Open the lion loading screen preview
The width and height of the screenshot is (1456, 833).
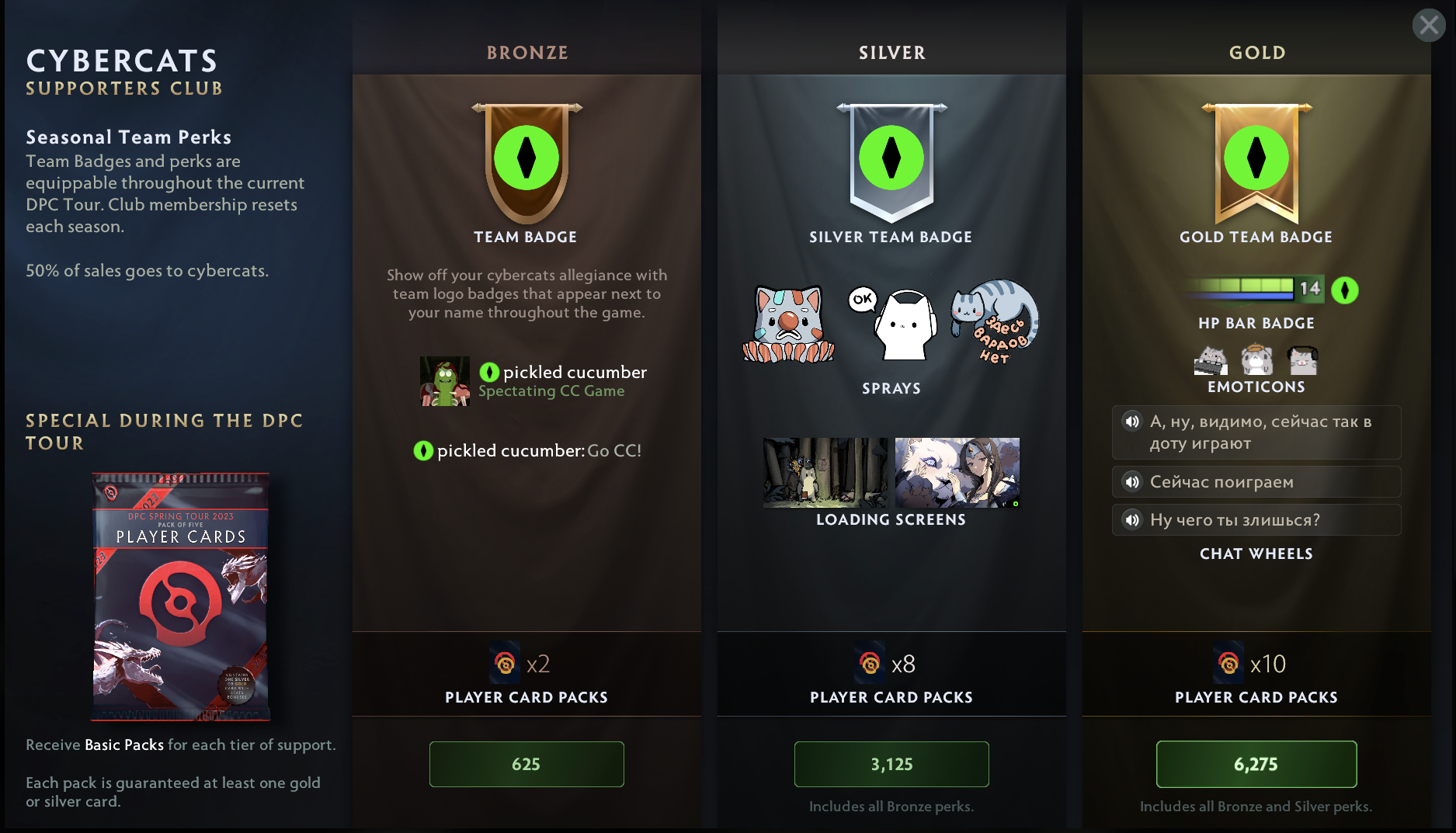click(x=957, y=473)
